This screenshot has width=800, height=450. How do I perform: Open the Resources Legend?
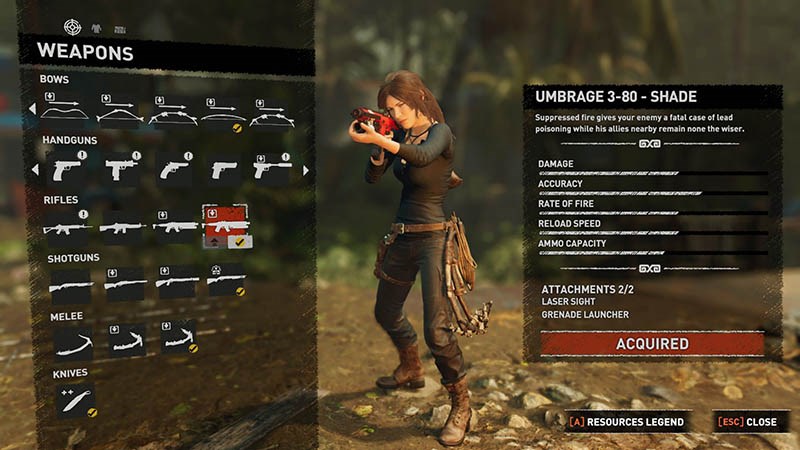626,422
